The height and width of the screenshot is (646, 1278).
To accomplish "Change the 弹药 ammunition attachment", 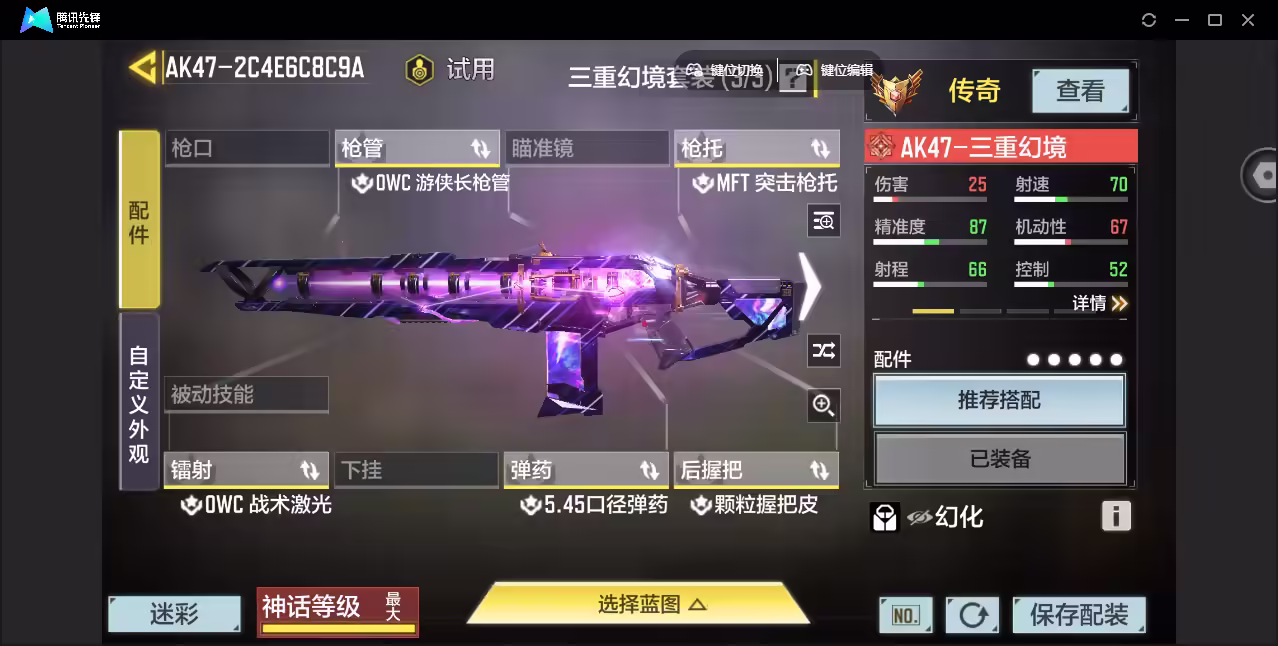I will [586, 470].
